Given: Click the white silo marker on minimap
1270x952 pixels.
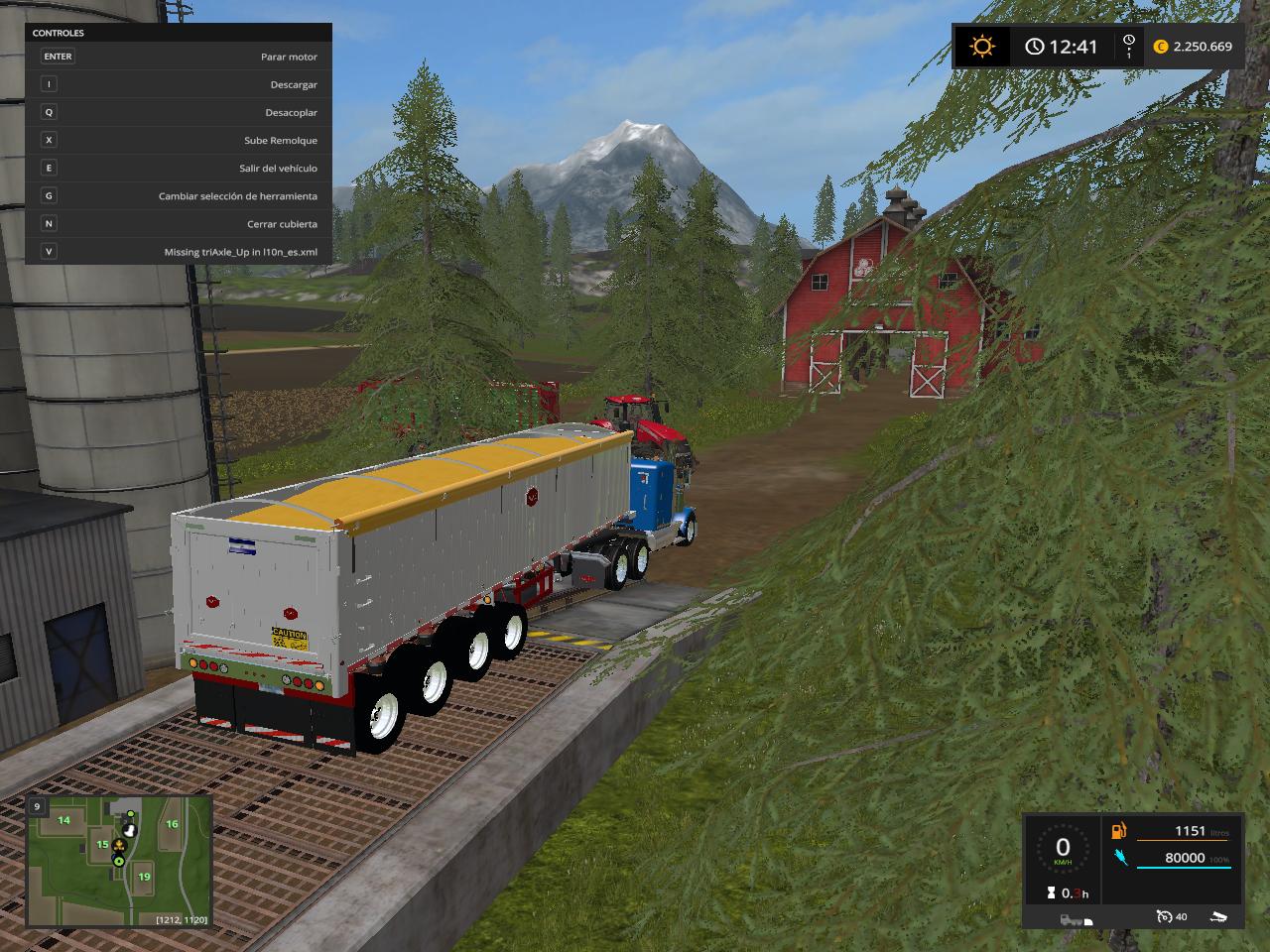Looking at the screenshot, I should click(x=129, y=831).
